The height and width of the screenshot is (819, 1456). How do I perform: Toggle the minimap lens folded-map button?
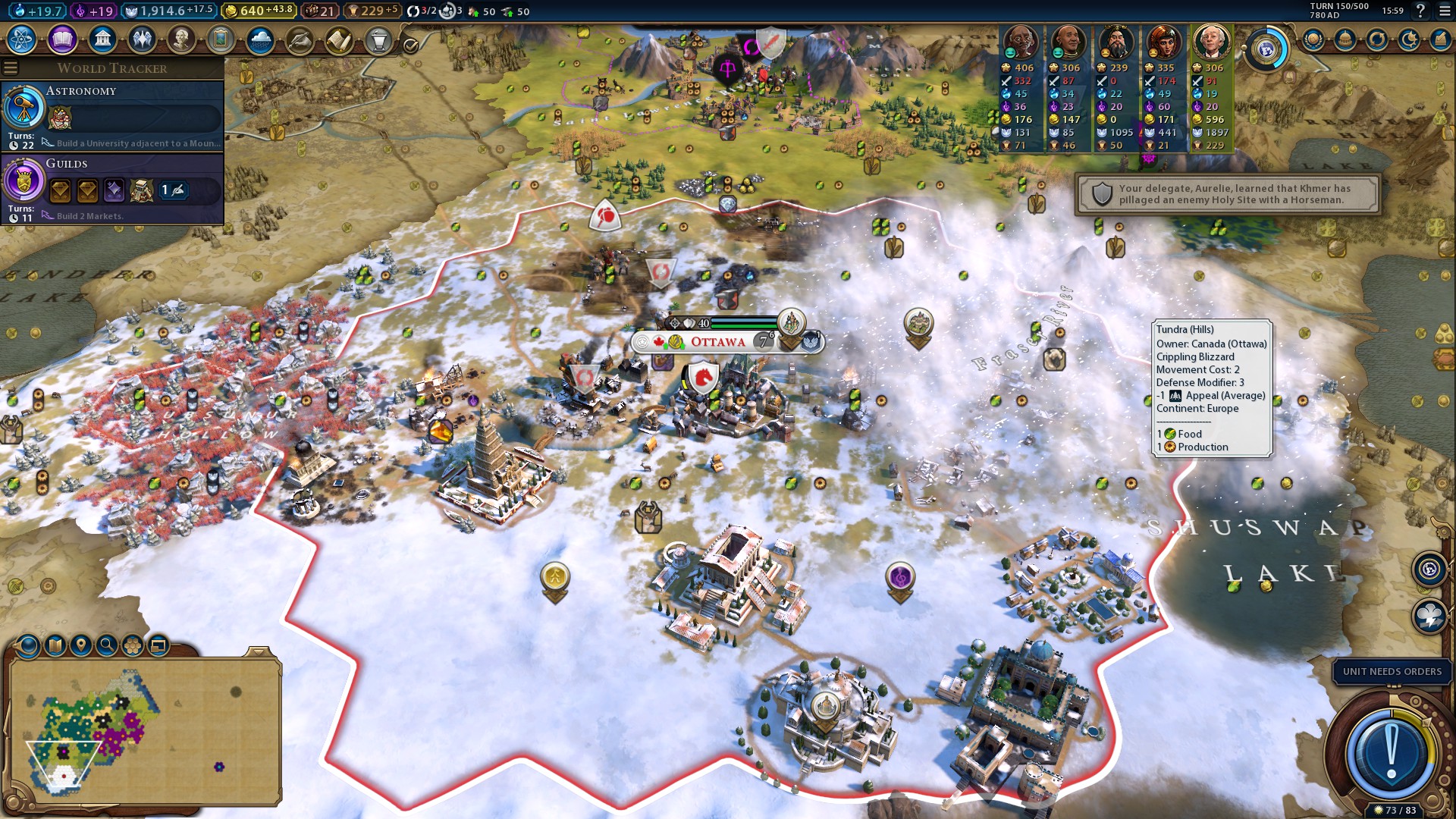tap(55, 645)
